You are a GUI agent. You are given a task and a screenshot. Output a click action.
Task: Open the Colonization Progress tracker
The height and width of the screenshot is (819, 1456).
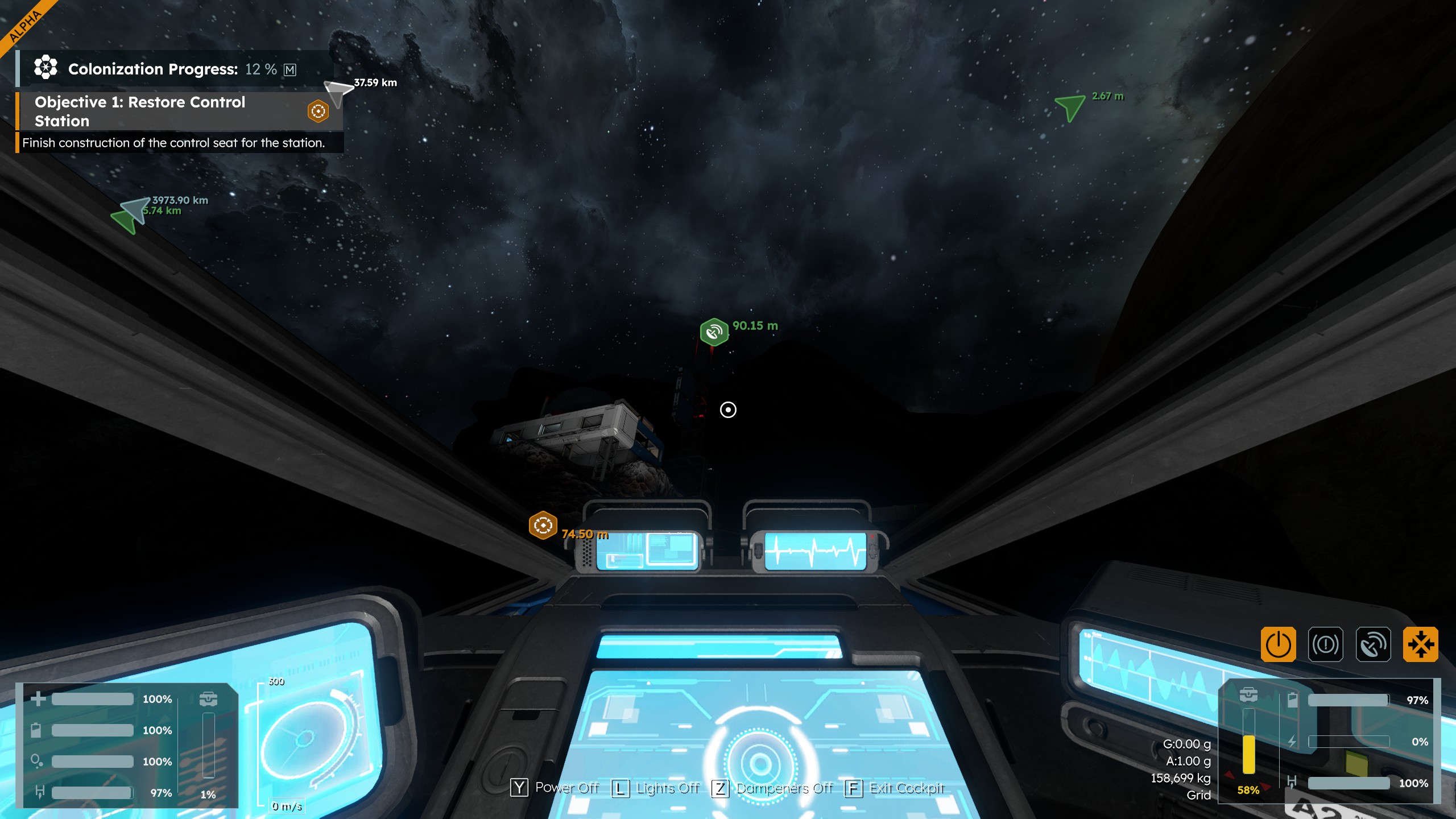coord(152,69)
